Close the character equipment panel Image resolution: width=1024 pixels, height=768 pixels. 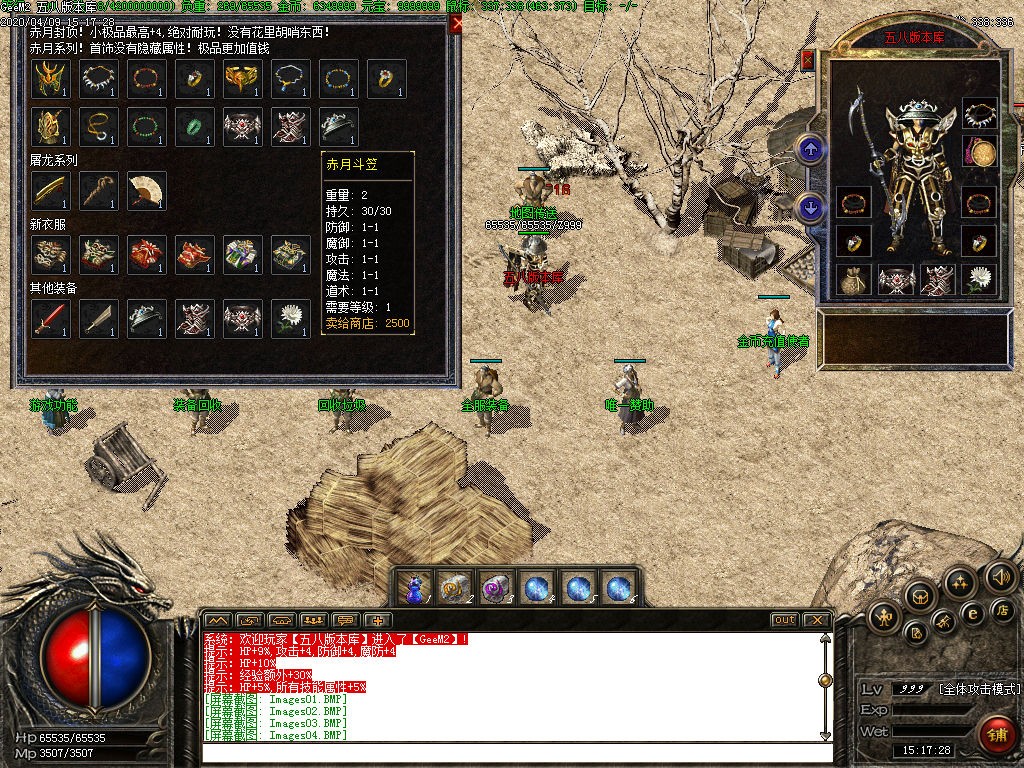coord(808,60)
